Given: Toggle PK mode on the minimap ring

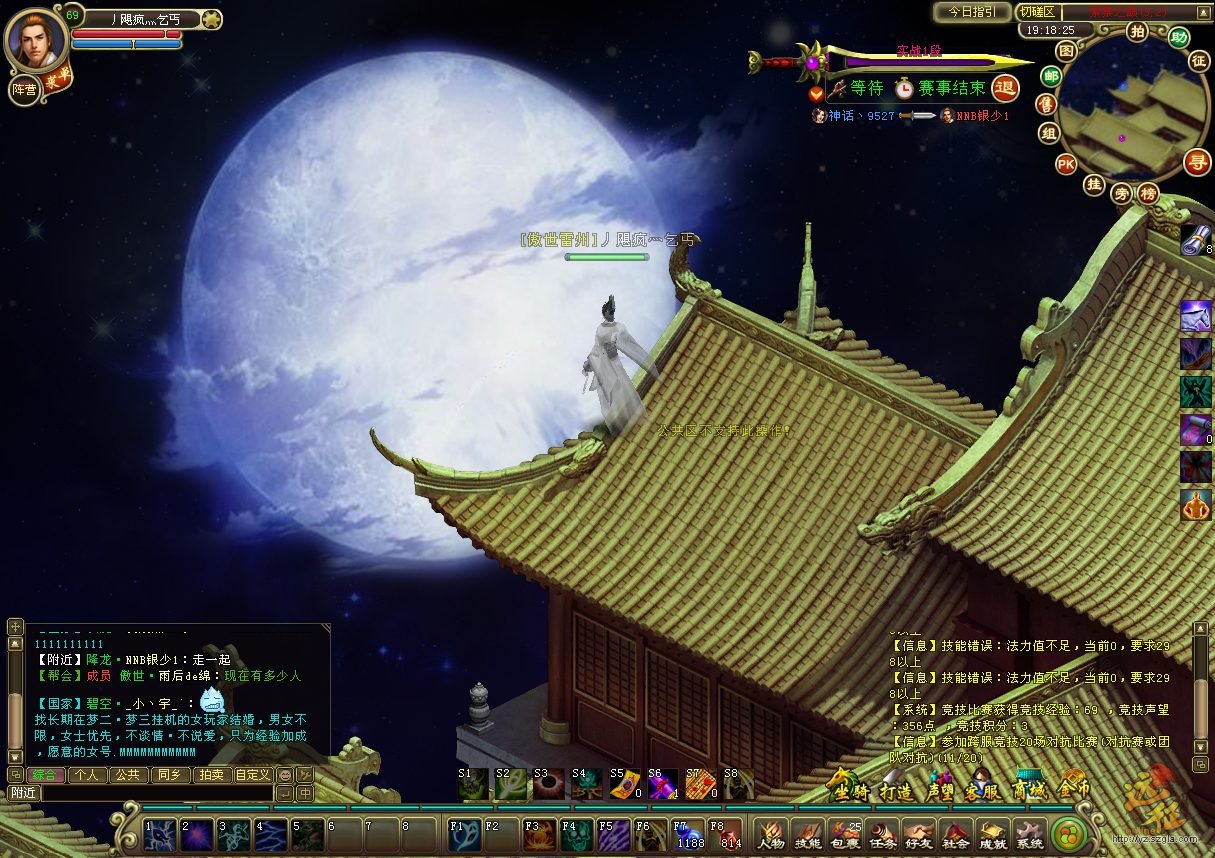Looking at the screenshot, I should tap(1066, 163).
